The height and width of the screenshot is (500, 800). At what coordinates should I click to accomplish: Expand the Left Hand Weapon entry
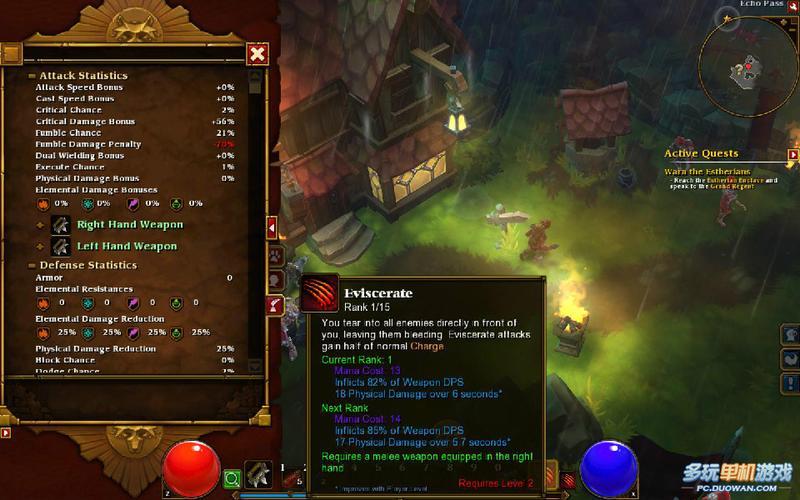41,246
